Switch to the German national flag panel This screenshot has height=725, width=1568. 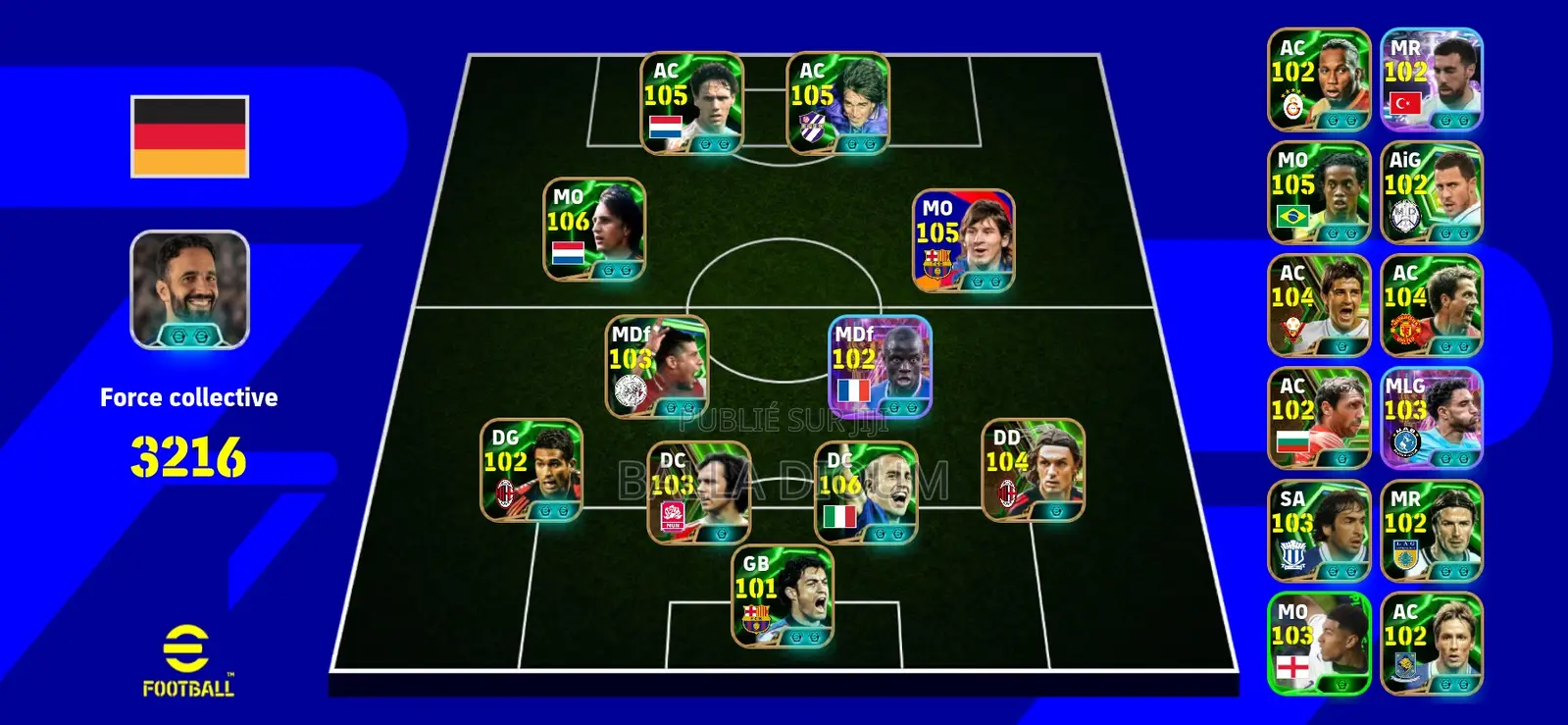(x=186, y=137)
